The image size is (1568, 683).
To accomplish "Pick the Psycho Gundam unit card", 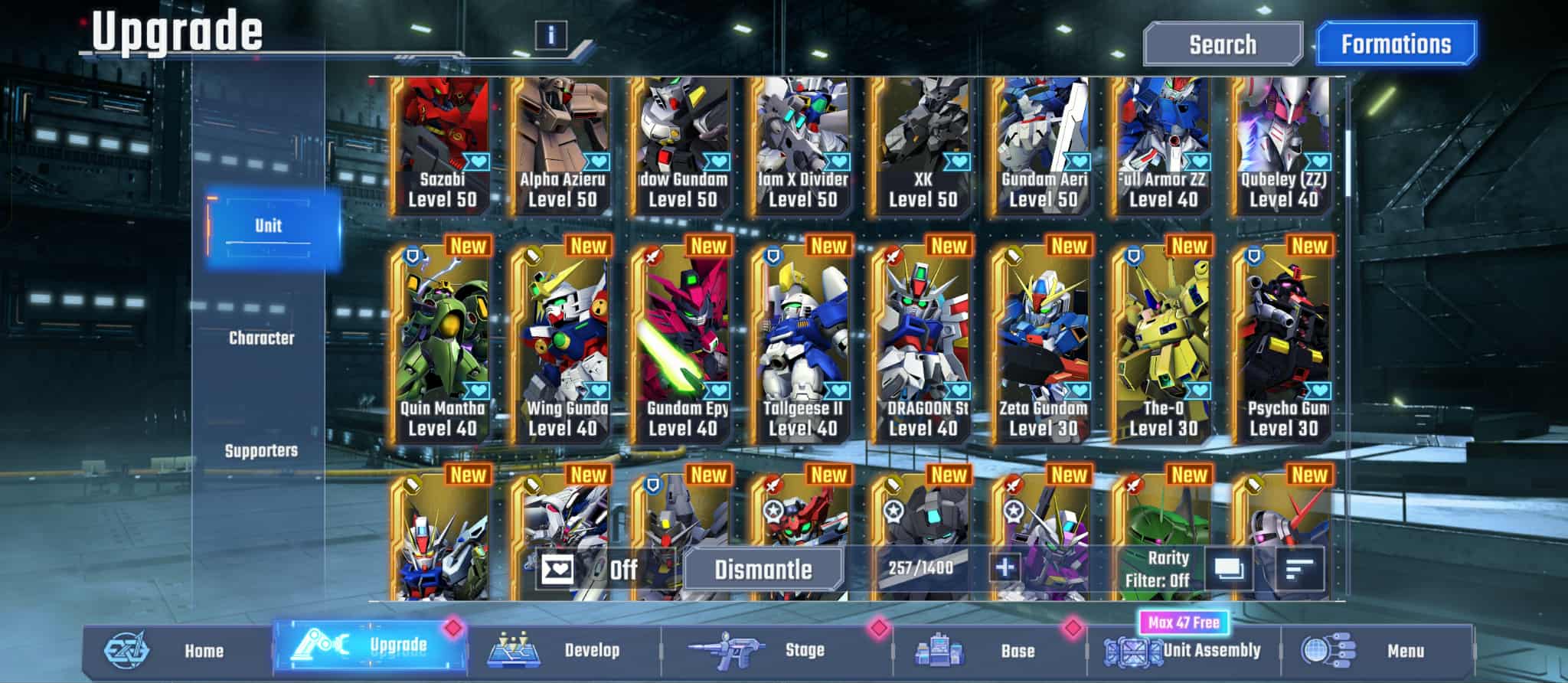I will coord(1283,345).
